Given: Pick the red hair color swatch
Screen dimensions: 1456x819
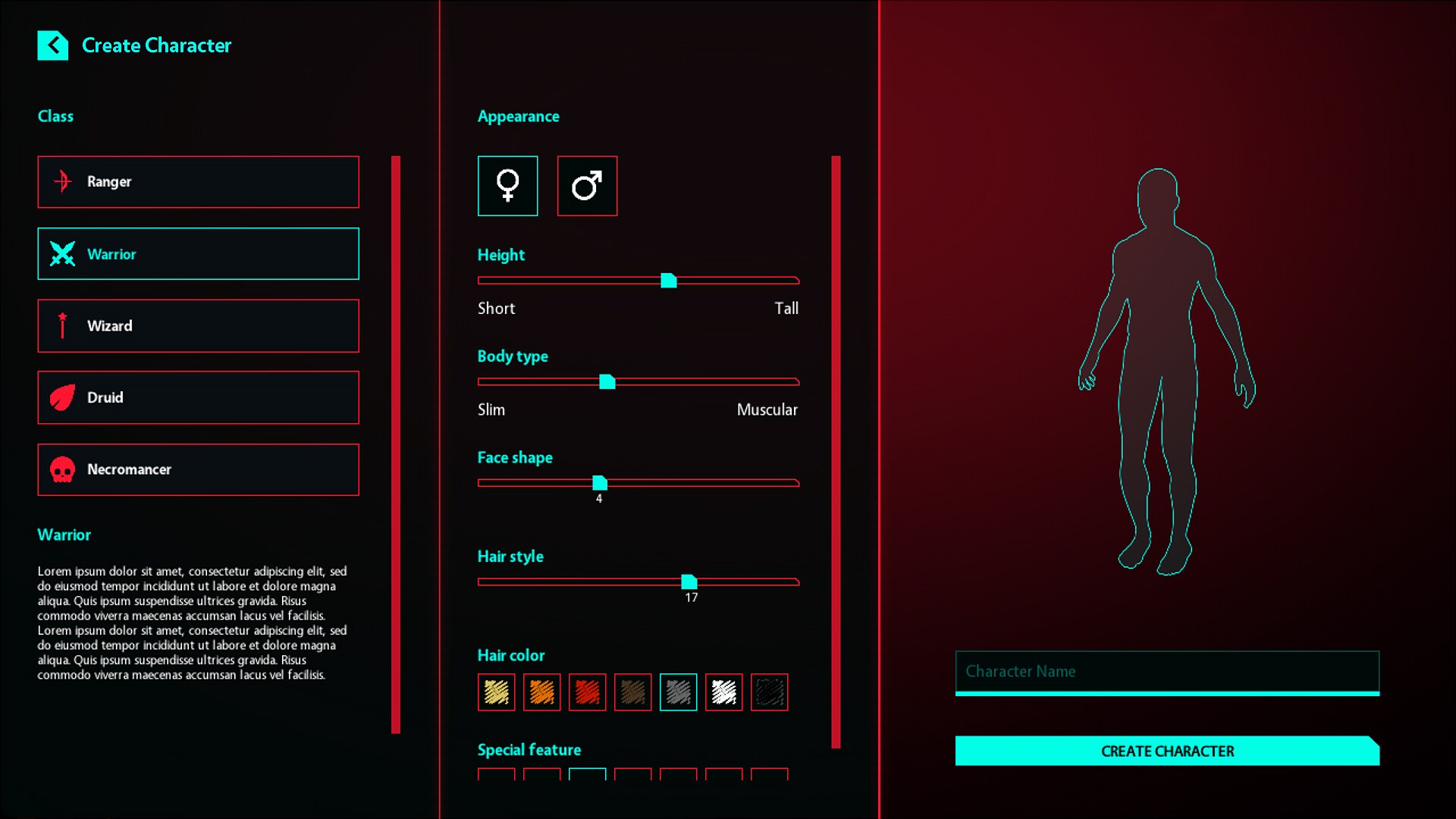Looking at the screenshot, I should click(x=587, y=692).
